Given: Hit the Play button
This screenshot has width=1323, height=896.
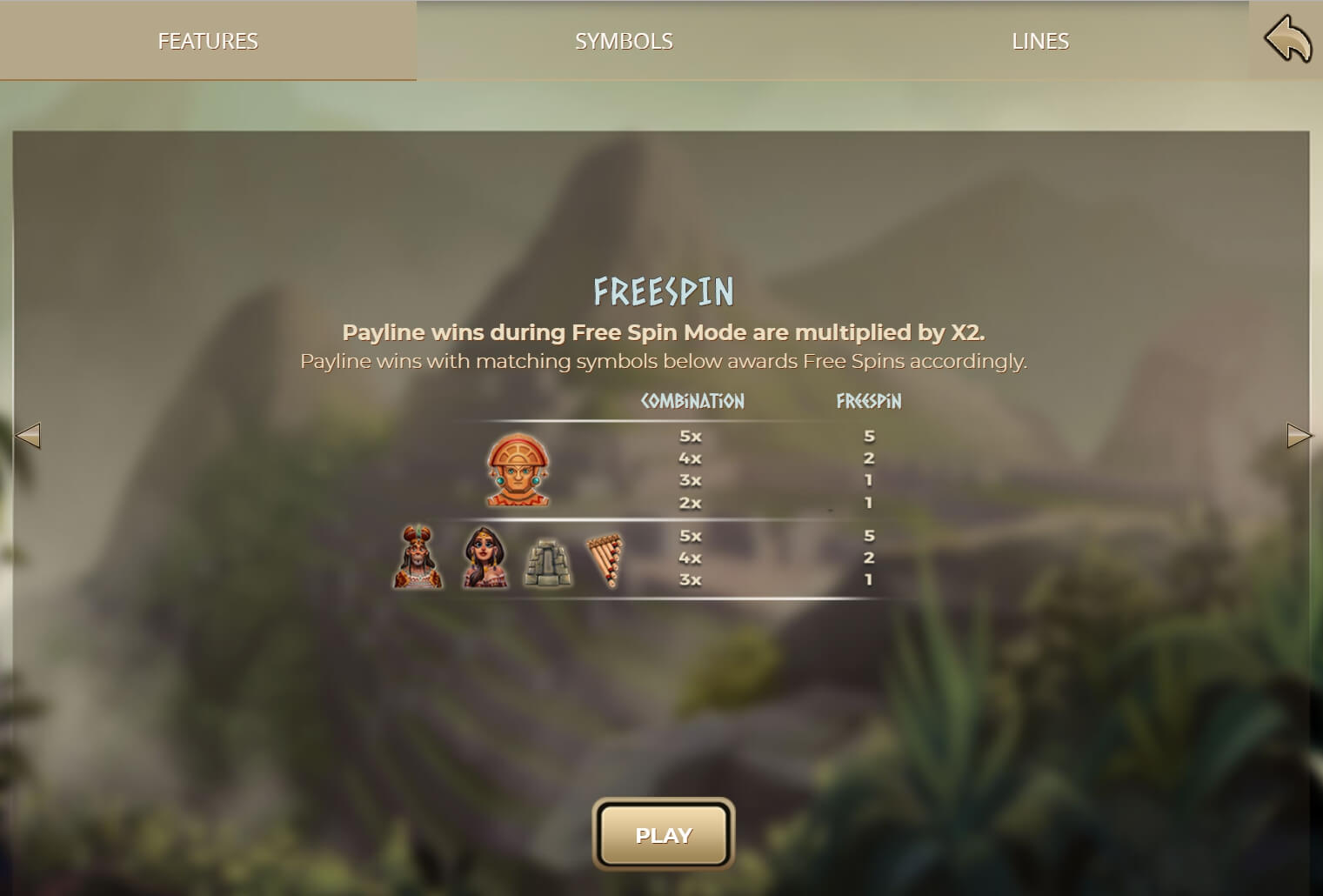Looking at the screenshot, I should [663, 835].
